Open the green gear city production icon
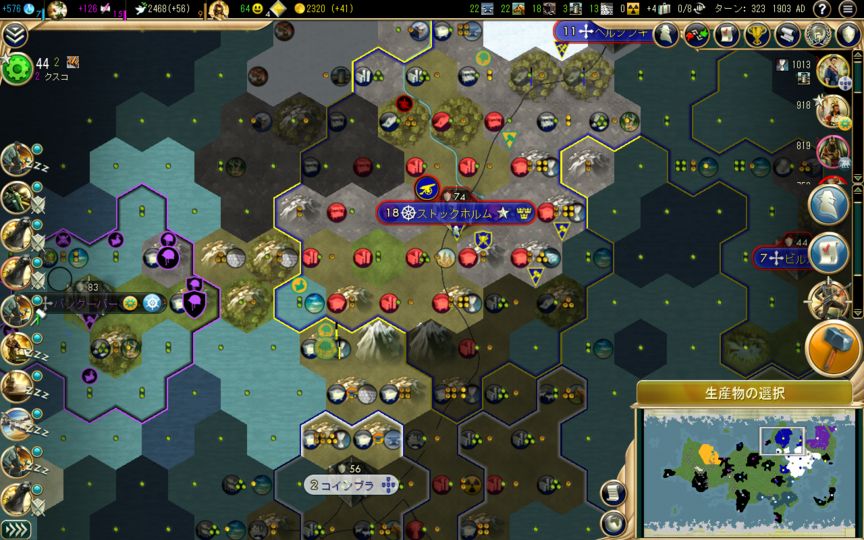The image size is (864, 540). [17, 69]
